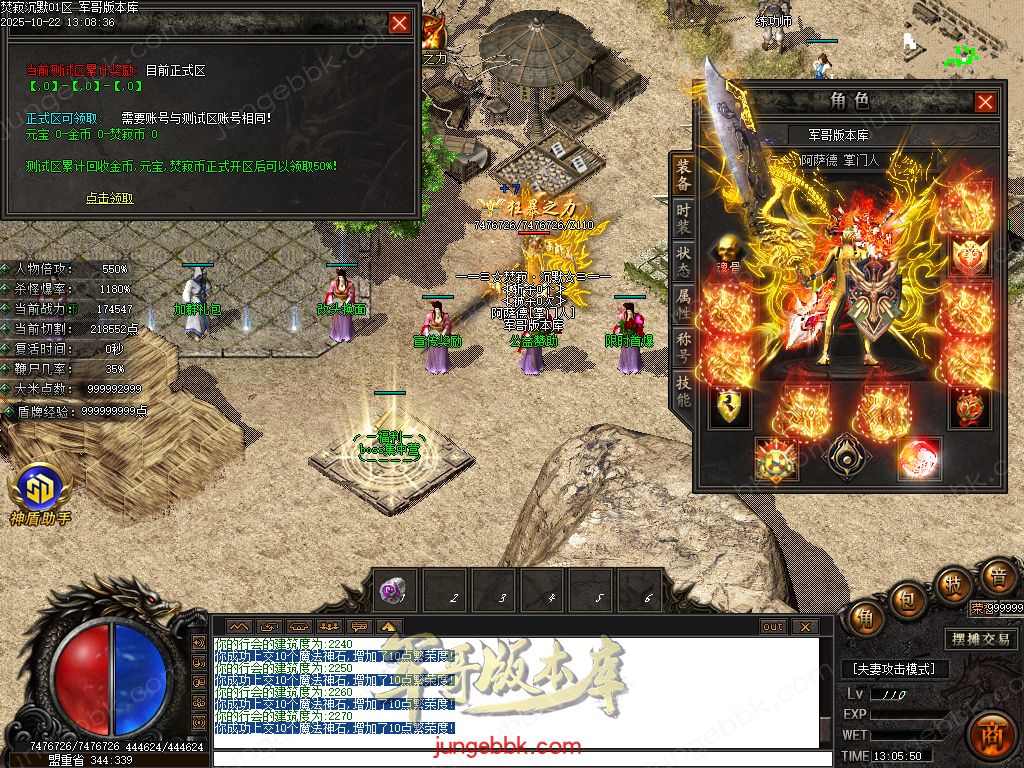
Task: Open the 状态 status tab
Action: (683, 262)
